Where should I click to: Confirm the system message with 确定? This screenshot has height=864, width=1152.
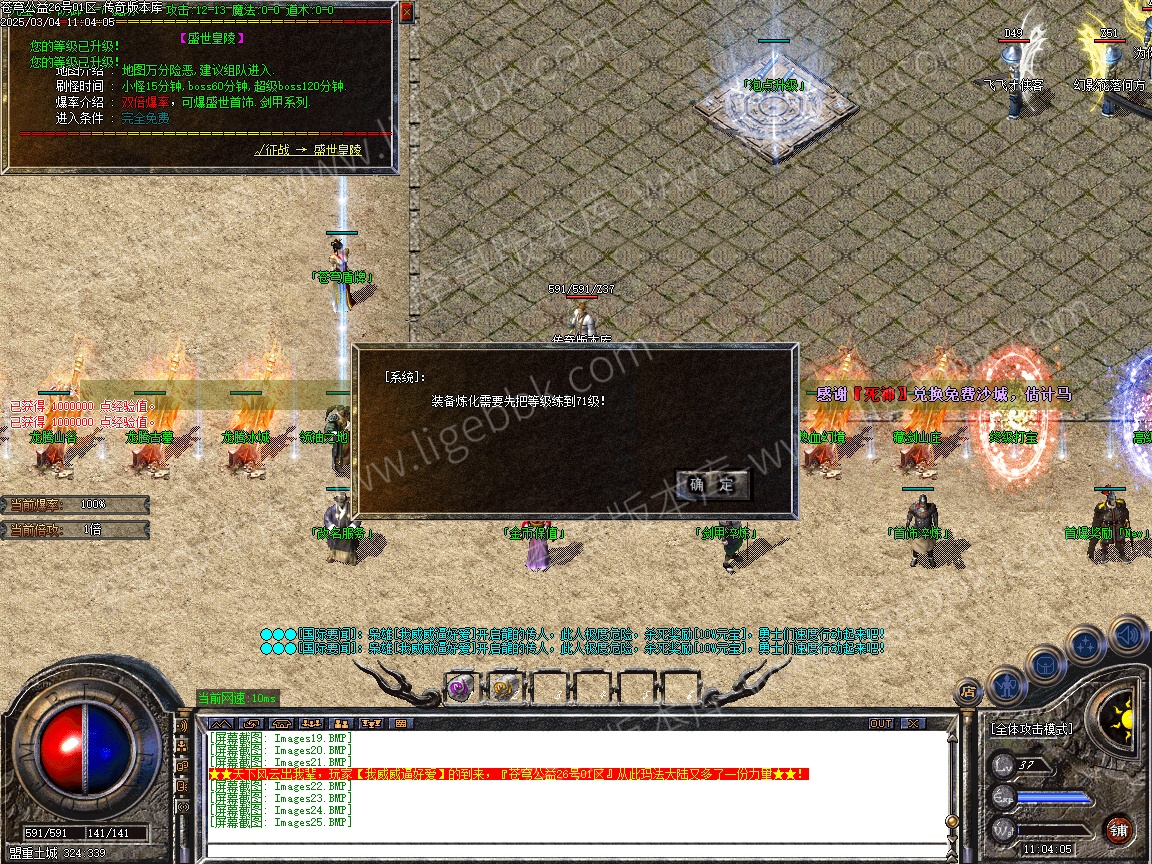[712, 485]
